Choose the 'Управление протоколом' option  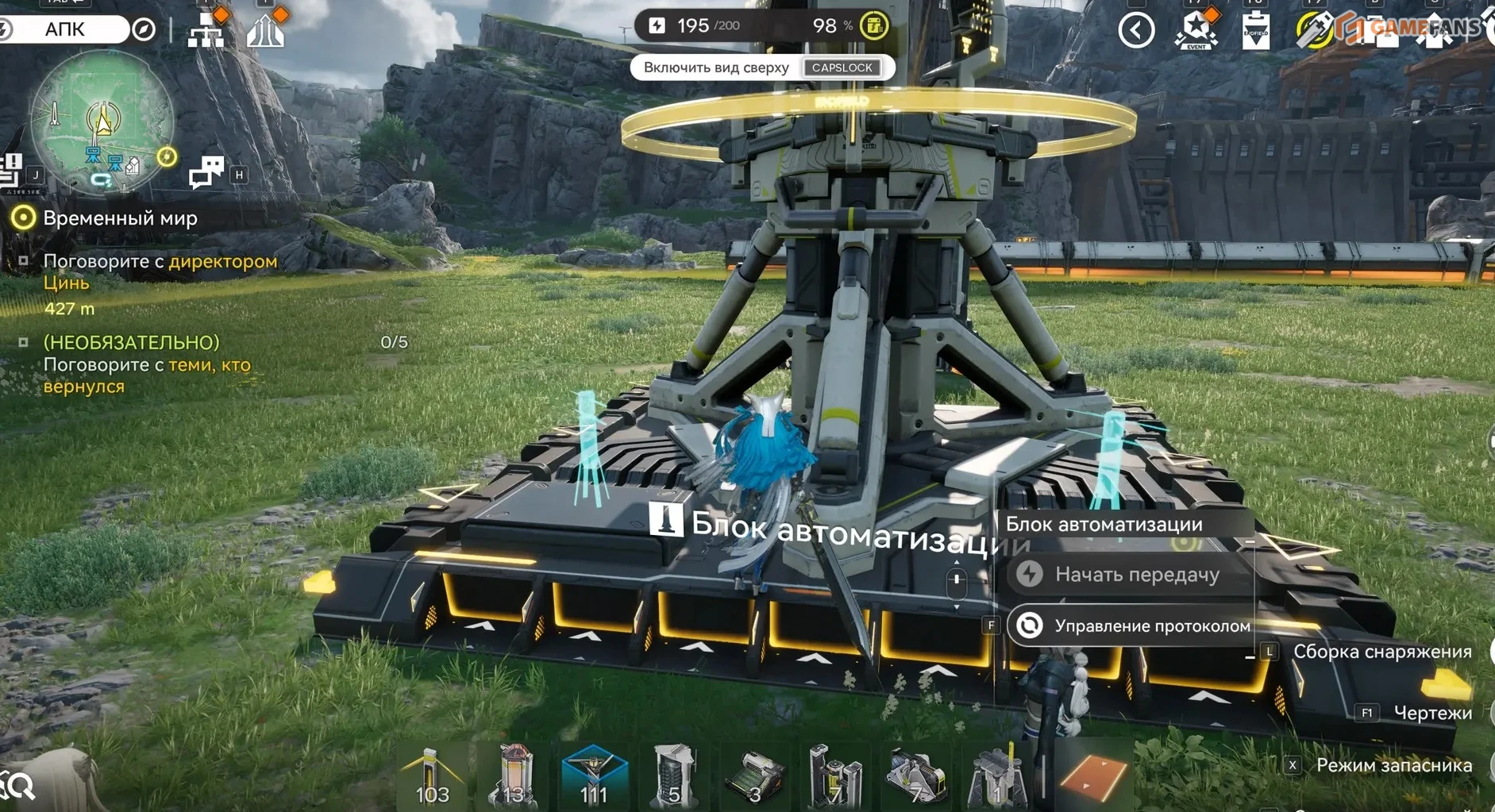tap(1134, 625)
